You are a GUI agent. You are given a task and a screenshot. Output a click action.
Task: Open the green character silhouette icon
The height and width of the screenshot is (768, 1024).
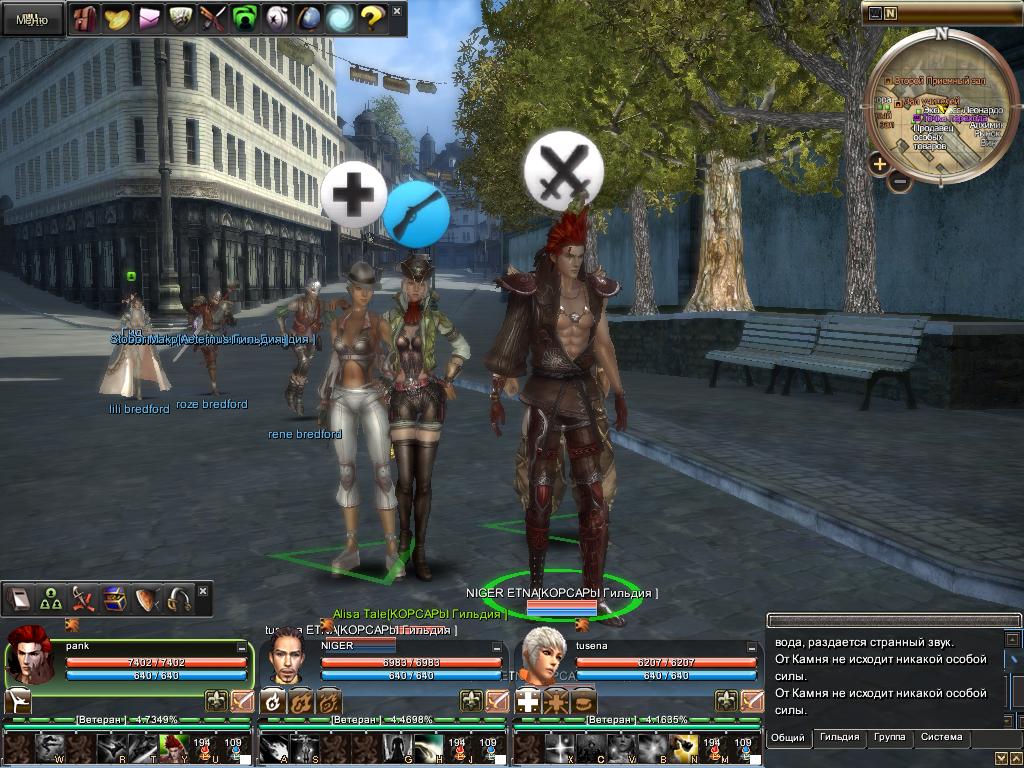coord(244,19)
